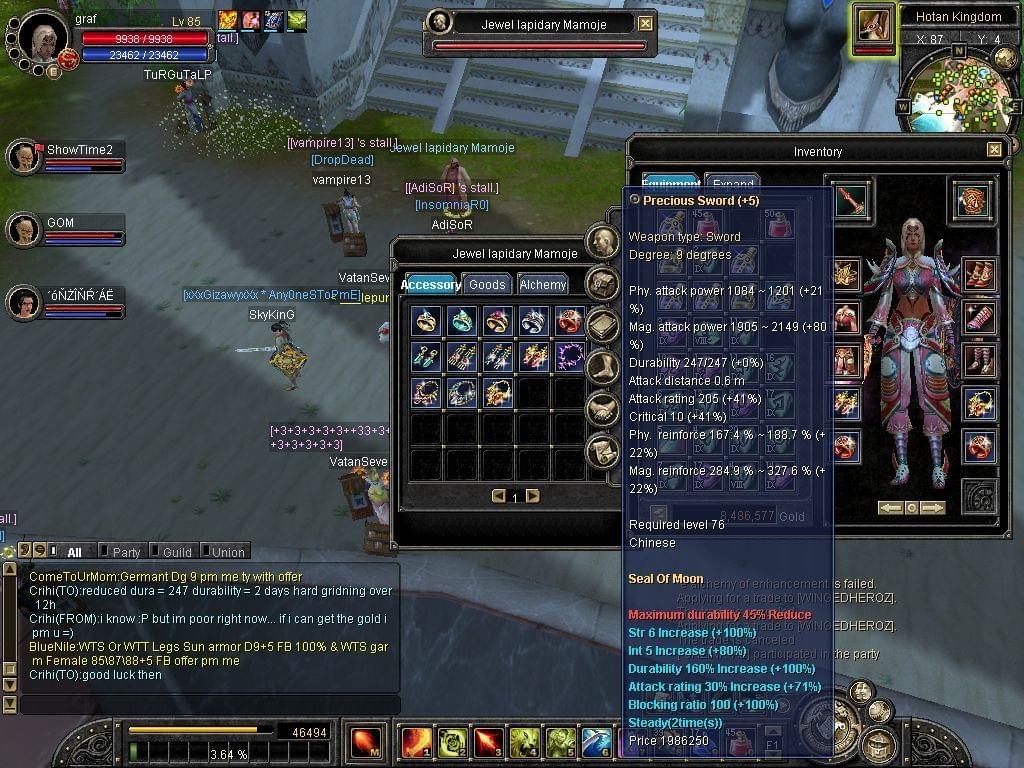Close the Inventory window
The height and width of the screenshot is (768, 1024).
[x=993, y=150]
